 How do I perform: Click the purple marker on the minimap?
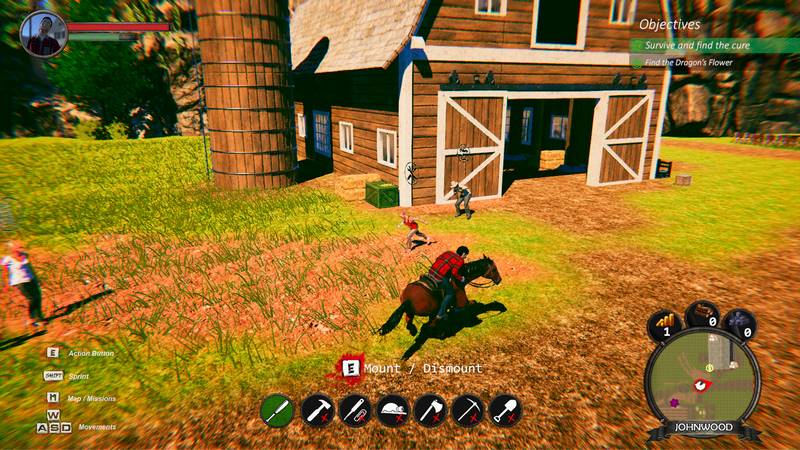tap(674, 403)
